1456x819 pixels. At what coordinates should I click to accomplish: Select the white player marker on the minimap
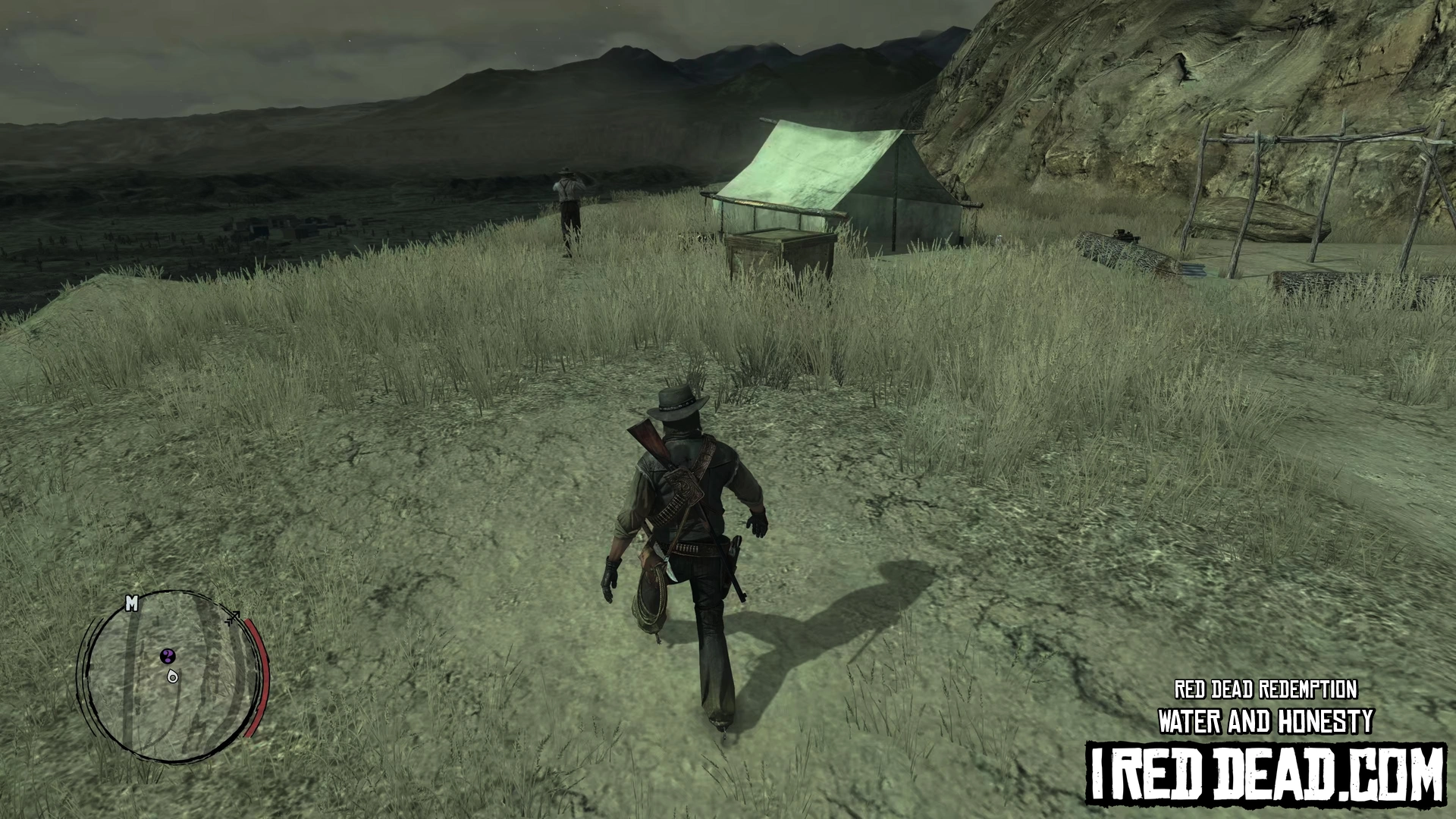click(173, 676)
